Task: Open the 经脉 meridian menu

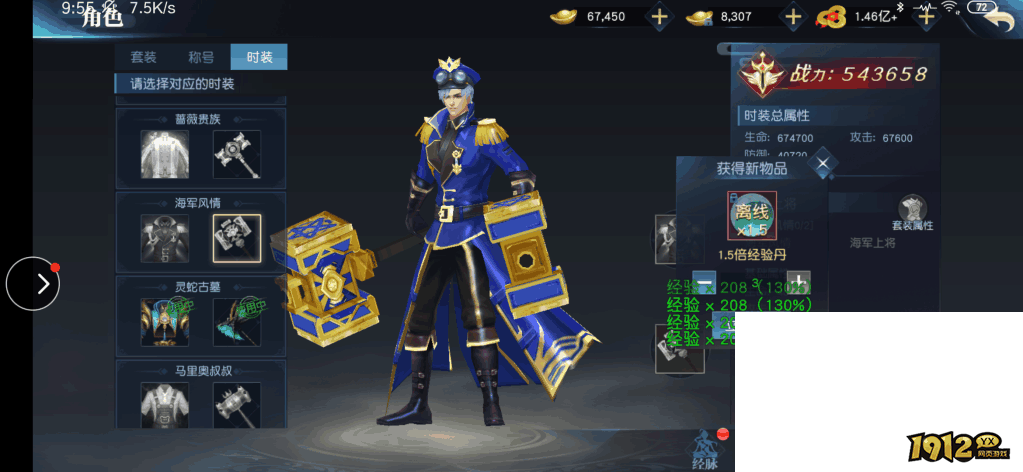Action: point(705,448)
